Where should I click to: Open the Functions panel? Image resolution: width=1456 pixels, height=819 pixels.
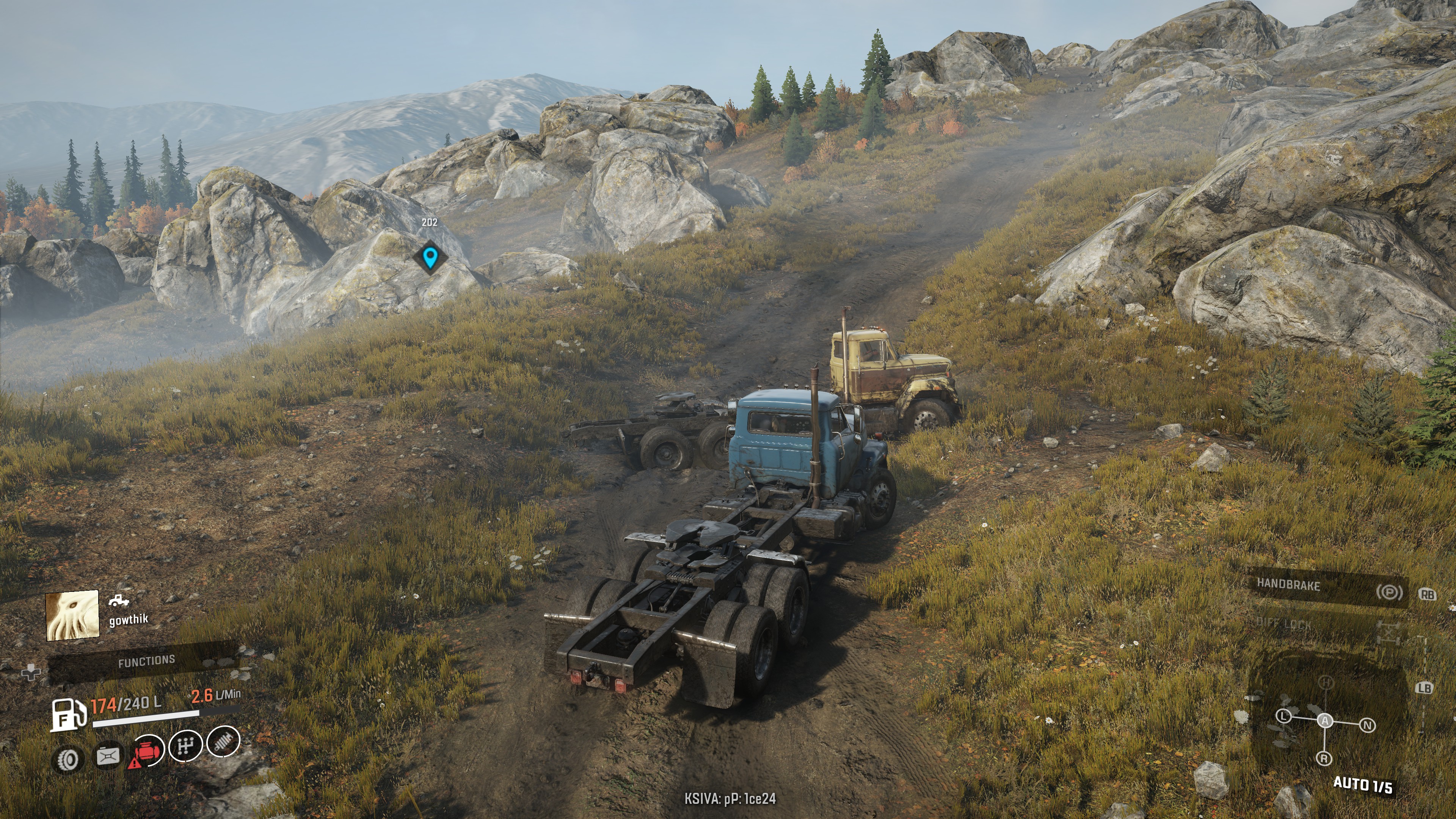[x=146, y=661]
